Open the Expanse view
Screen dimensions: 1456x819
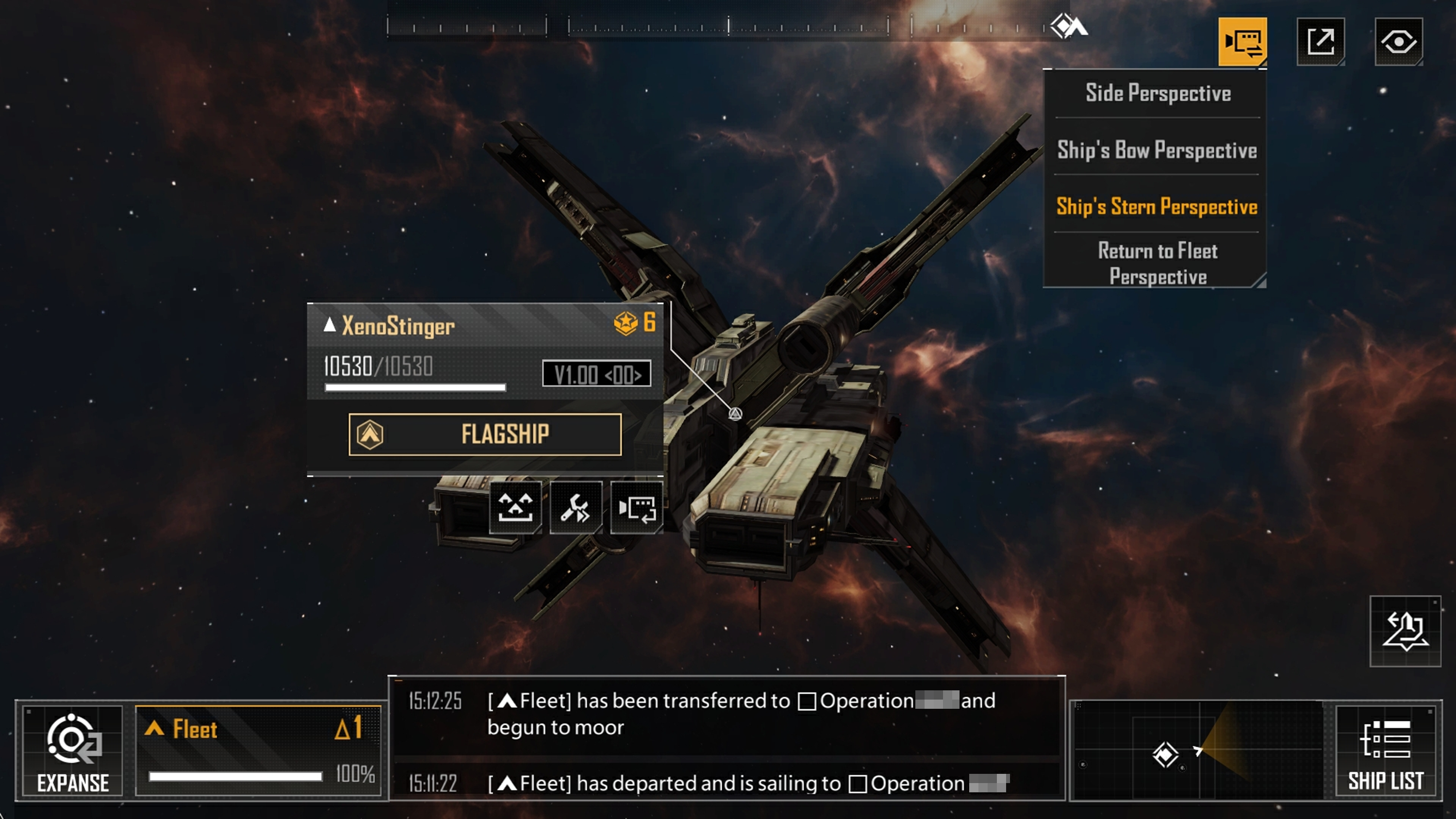coord(73,751)
